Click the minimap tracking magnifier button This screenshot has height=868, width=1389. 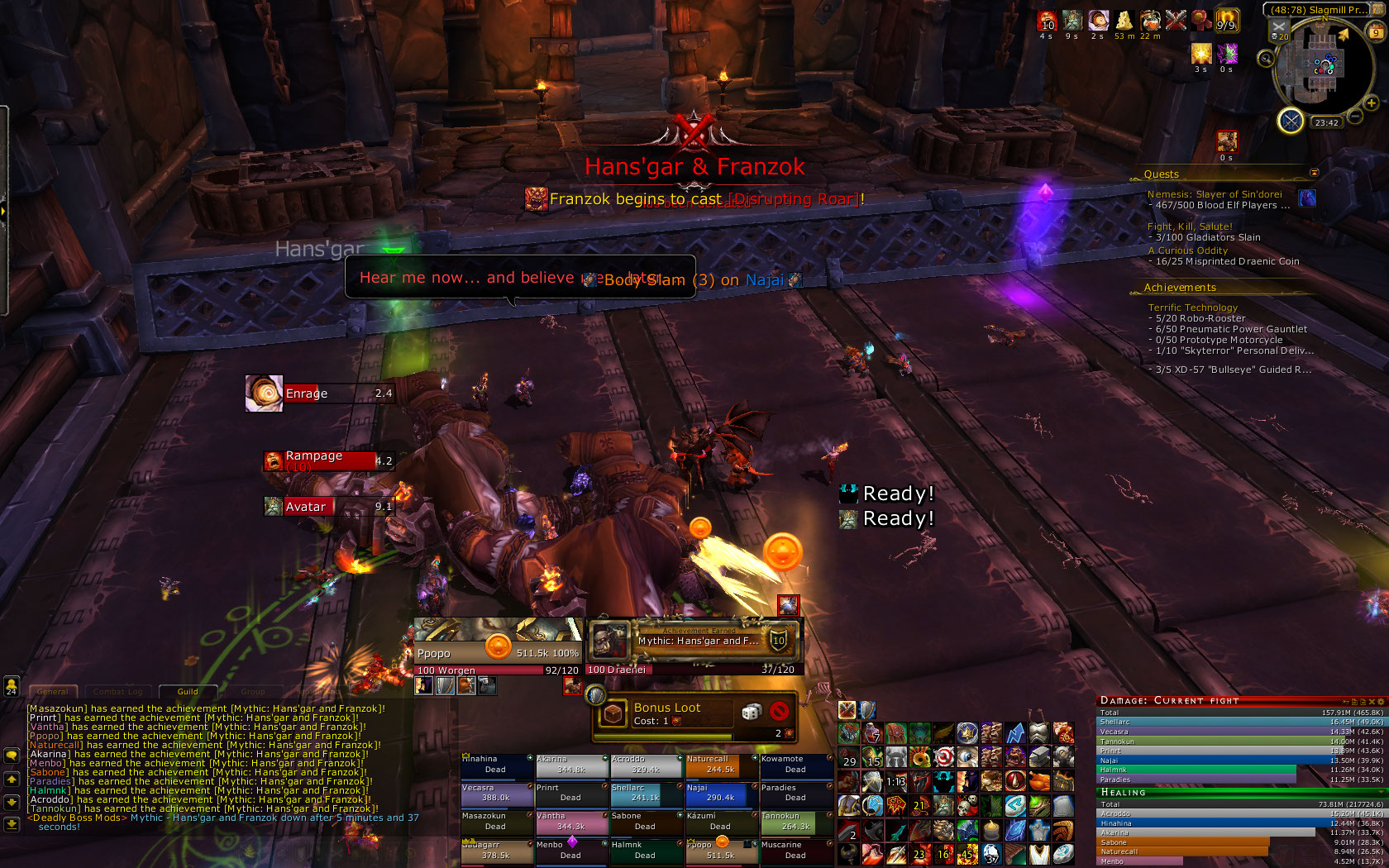(1266, 58)
